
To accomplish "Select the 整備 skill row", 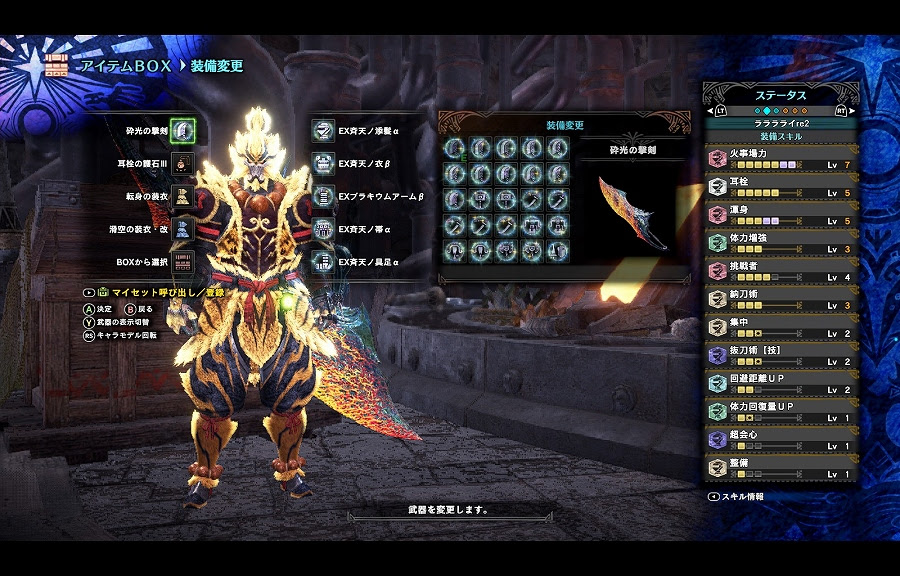I will click(781, 467).
